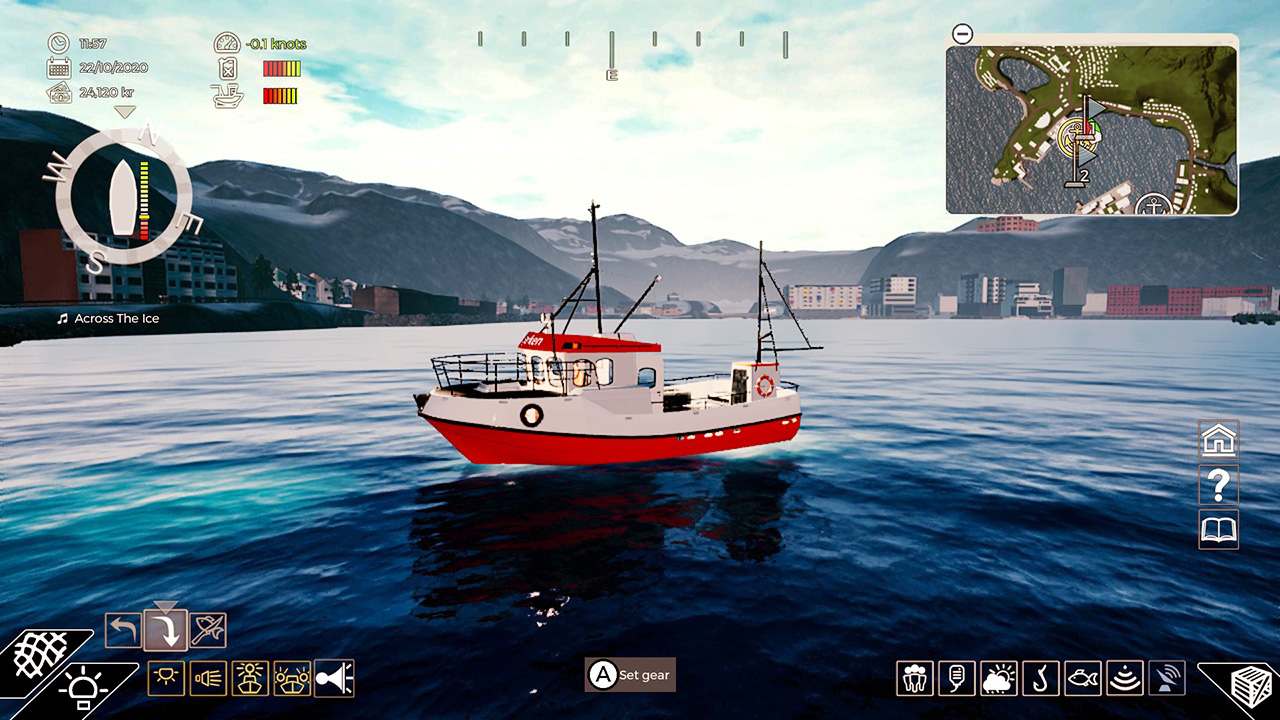
Task: Sound the ship horn
Action: [333, 678]
